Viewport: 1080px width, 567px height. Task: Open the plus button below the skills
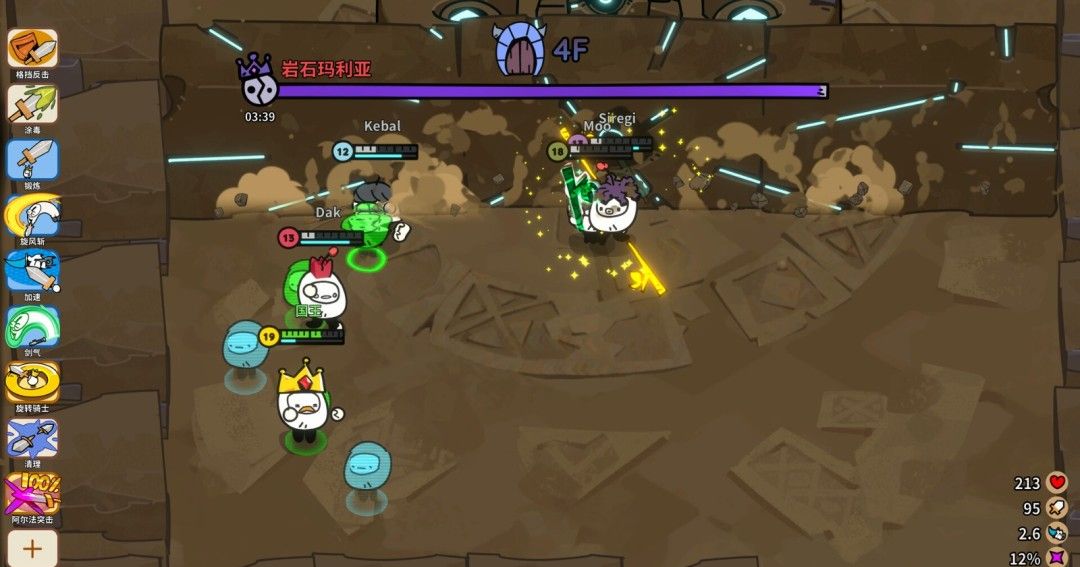[33, 548]
